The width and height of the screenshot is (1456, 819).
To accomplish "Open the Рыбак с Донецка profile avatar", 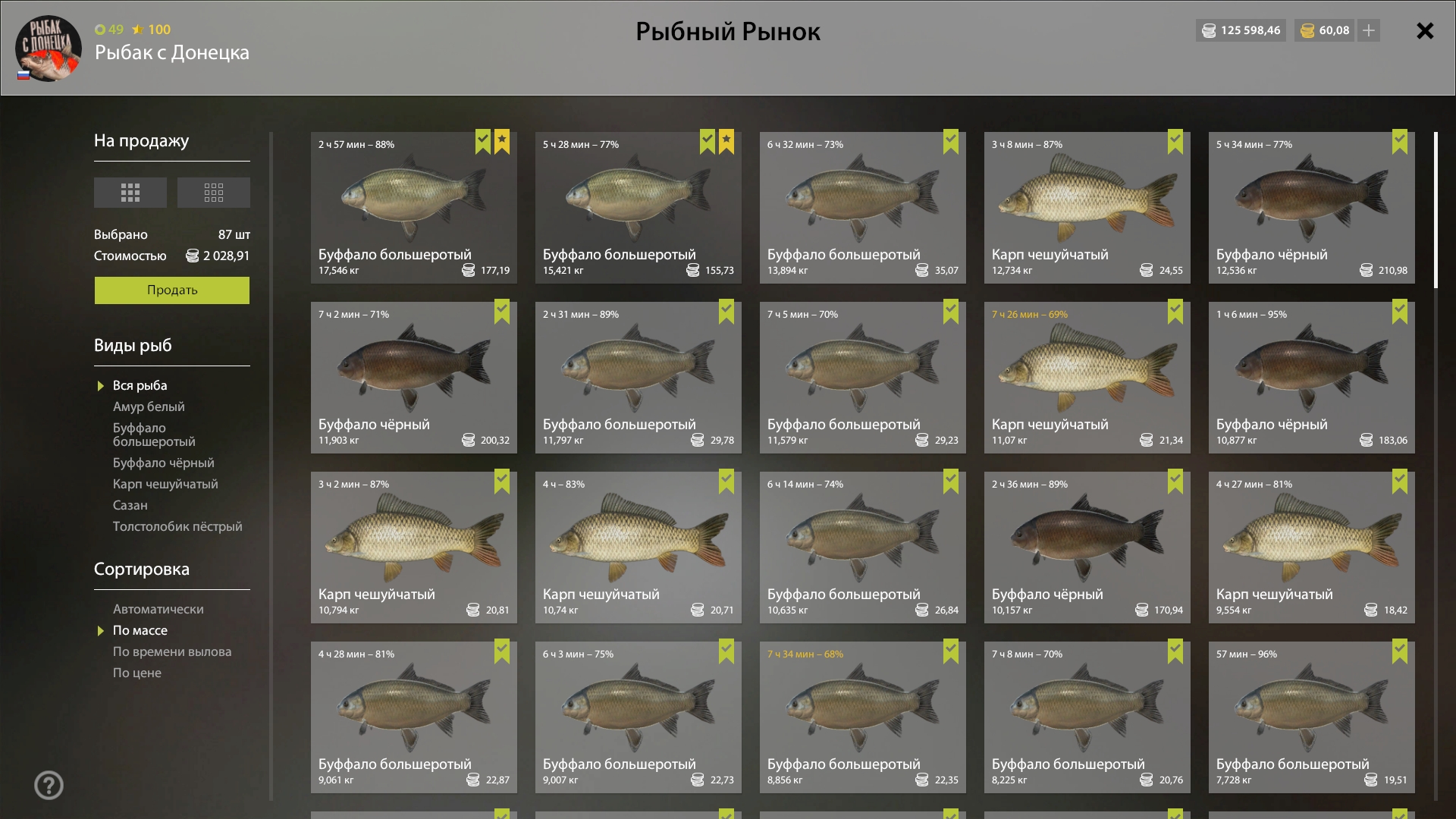I will (48, 48).
